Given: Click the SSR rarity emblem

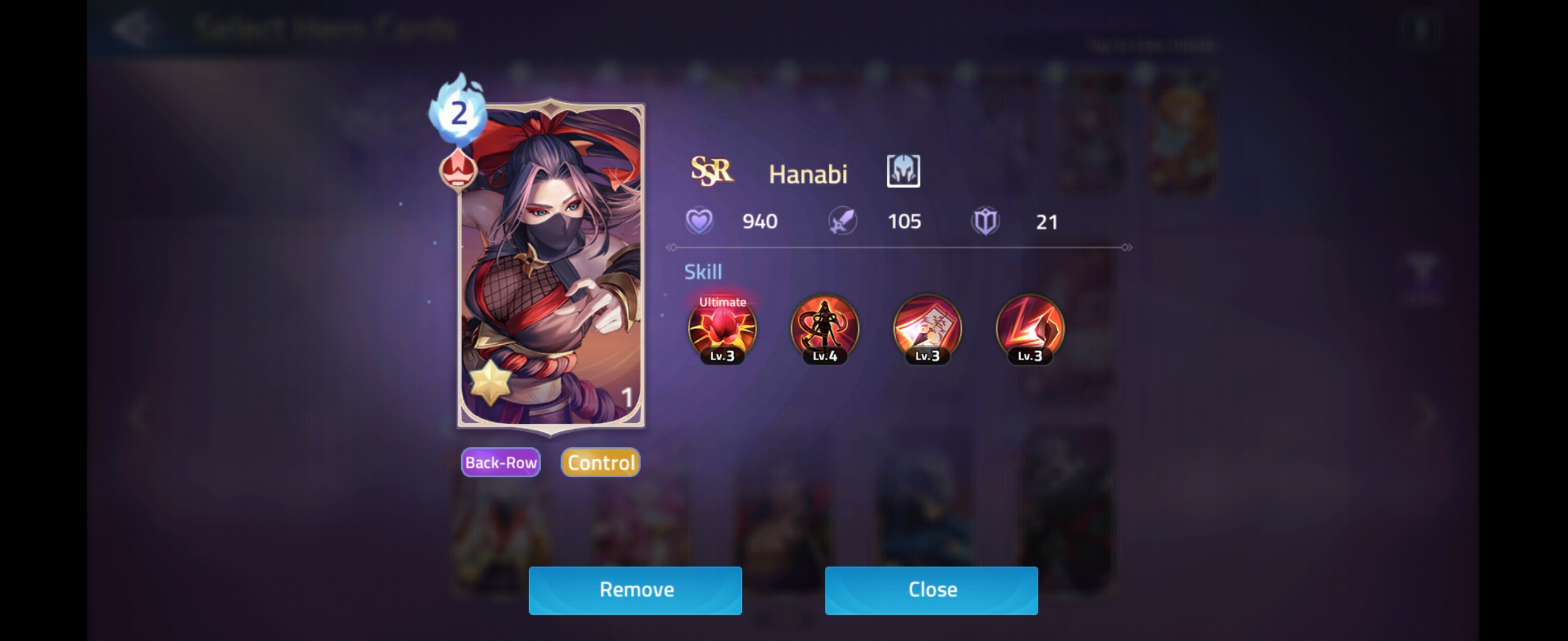Looking at the screenshot, I should tap(712, 172).
